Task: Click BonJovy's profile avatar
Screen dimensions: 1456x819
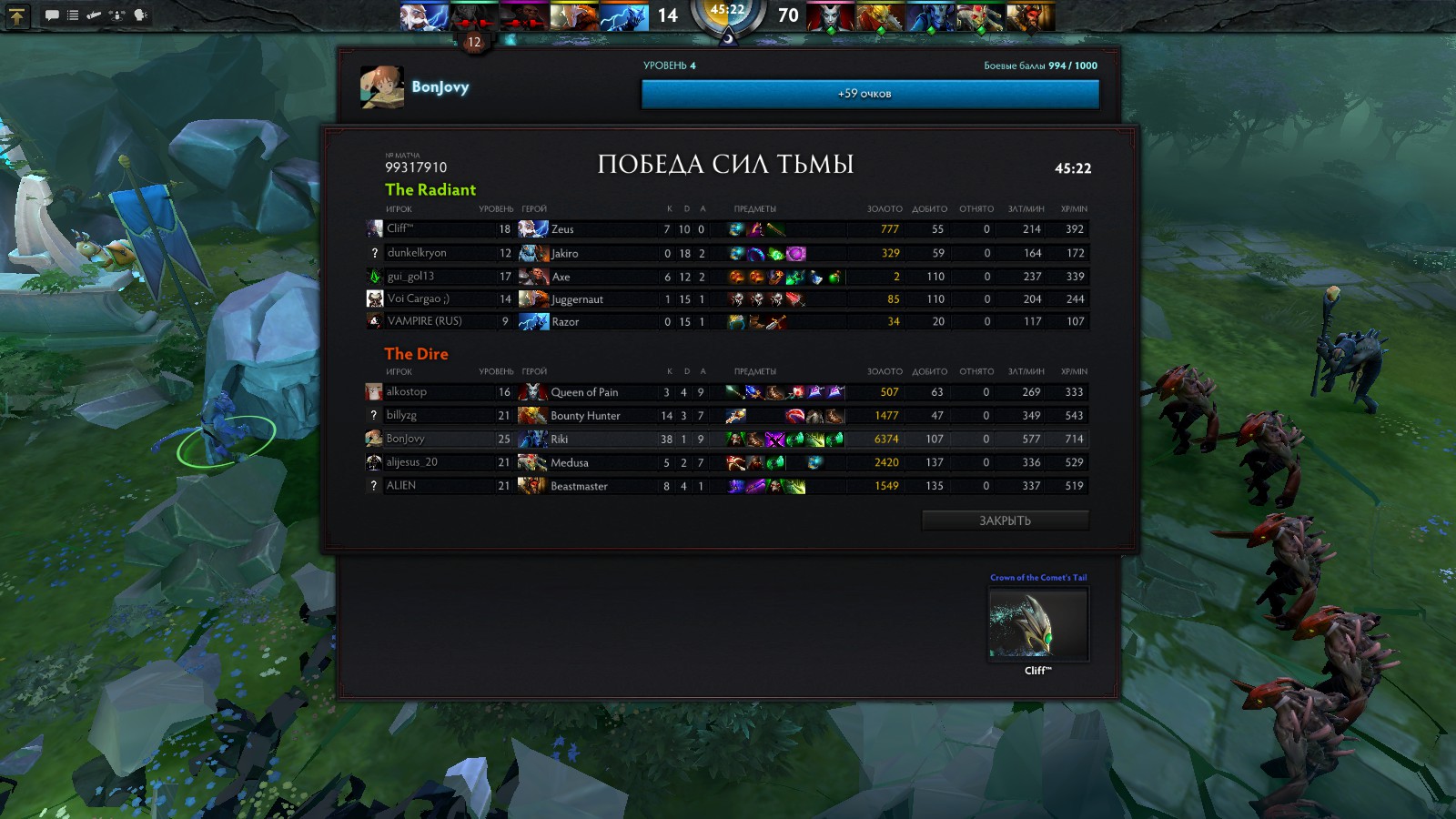Action: (382, 87)
